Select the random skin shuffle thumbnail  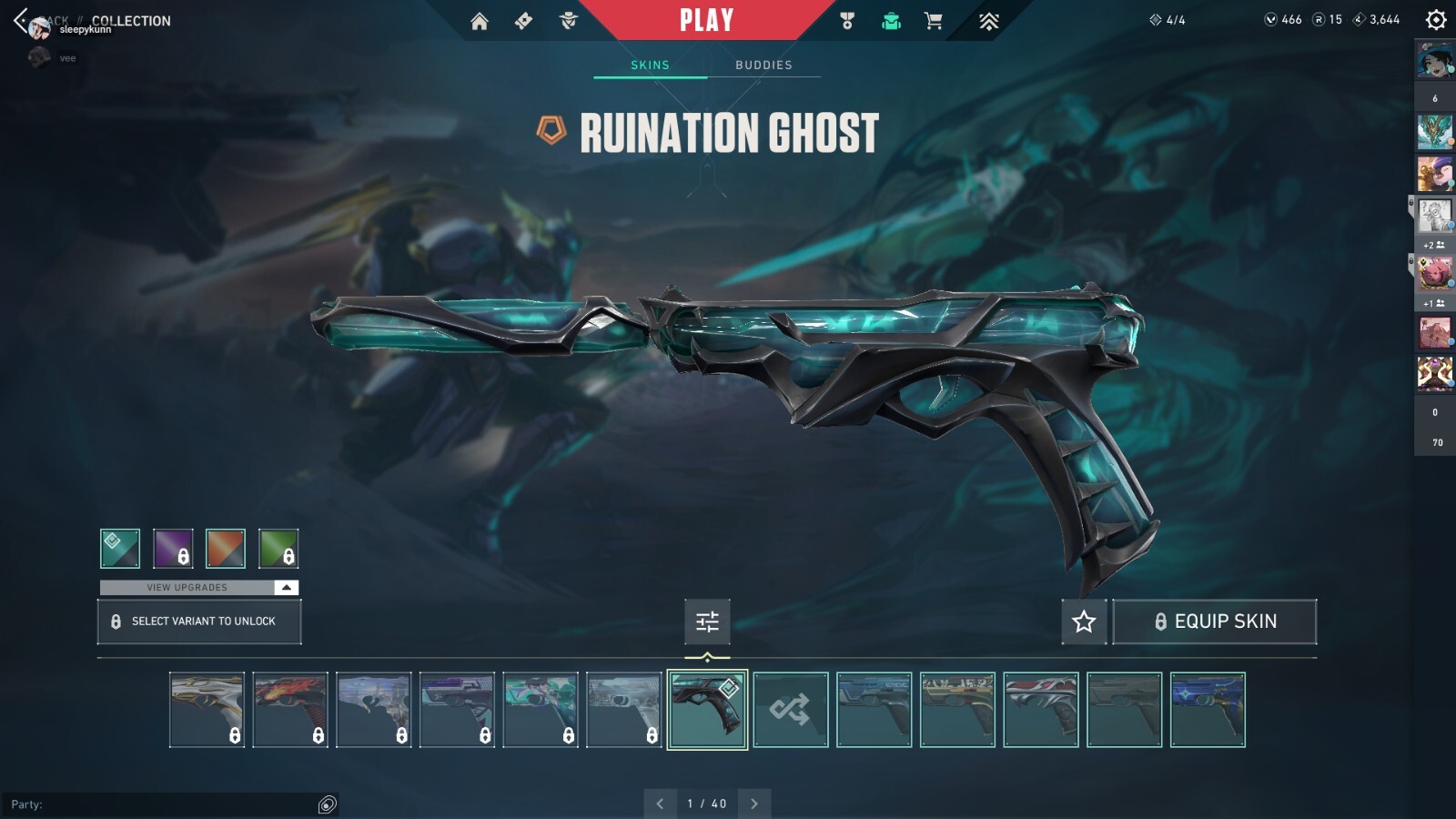point(790,710)
